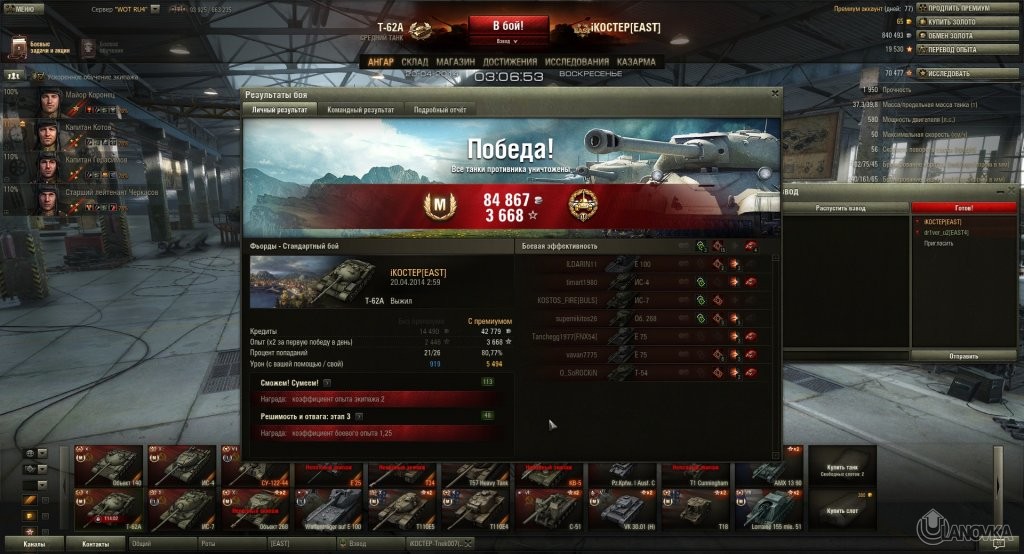Show the 'Казарма' section
1024x554 pixels.
pos(636,62)
